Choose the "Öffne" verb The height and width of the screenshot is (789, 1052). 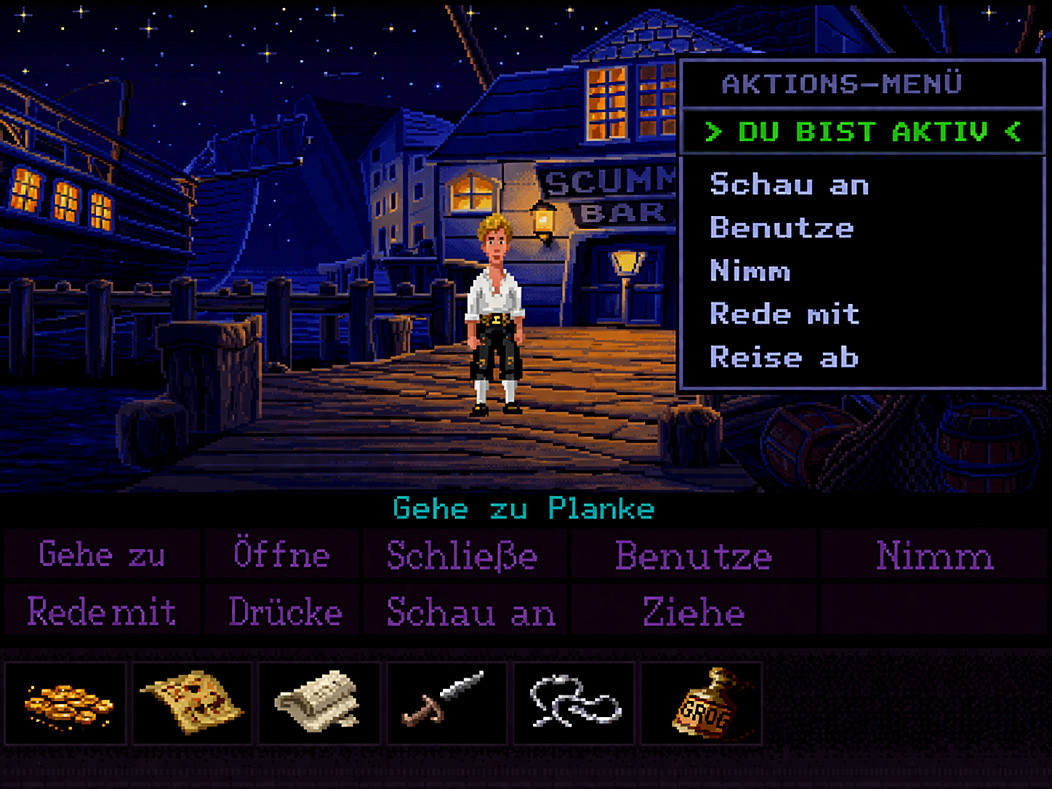tap(281, 555)
